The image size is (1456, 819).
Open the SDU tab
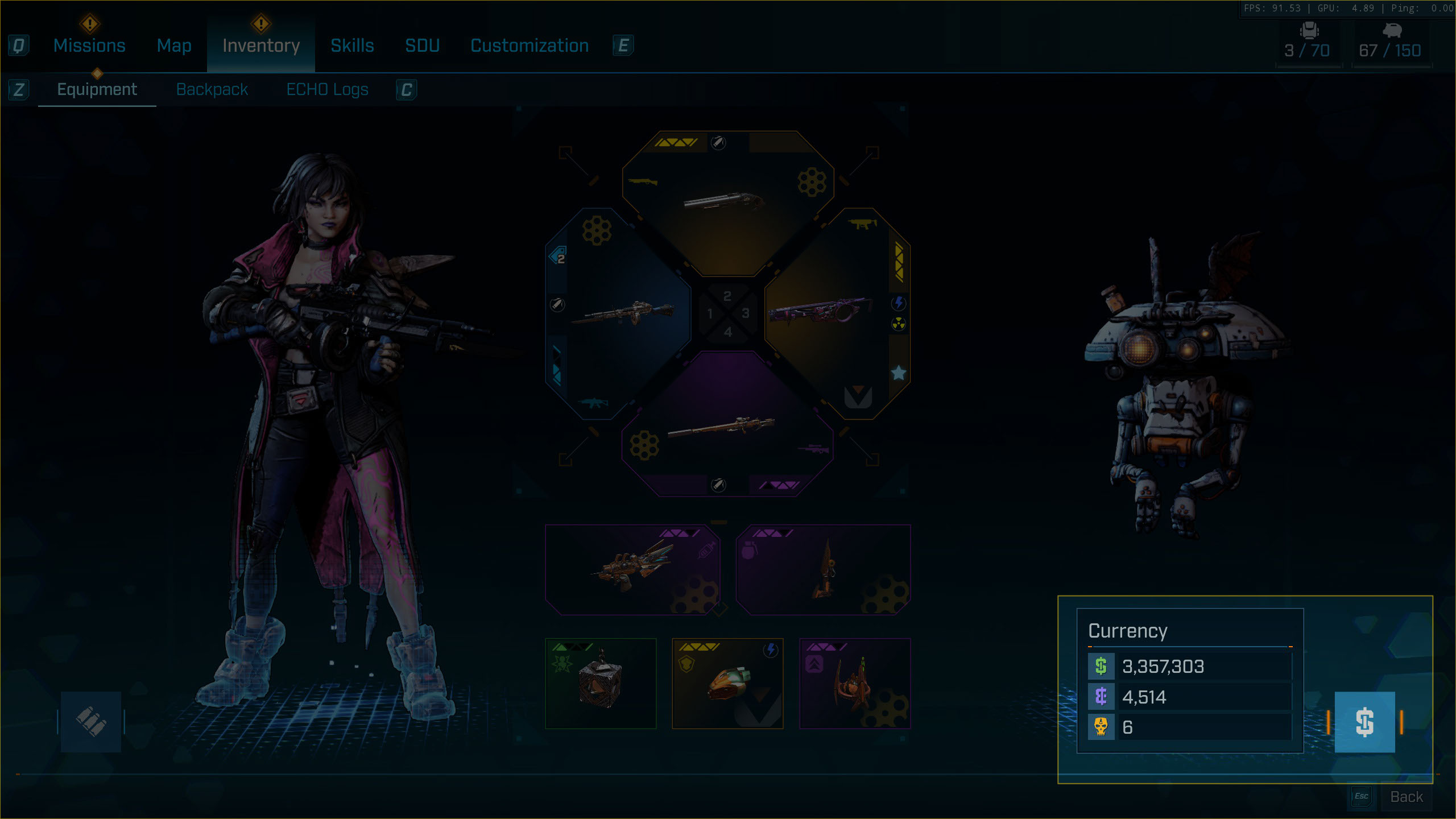pos(422,45)
